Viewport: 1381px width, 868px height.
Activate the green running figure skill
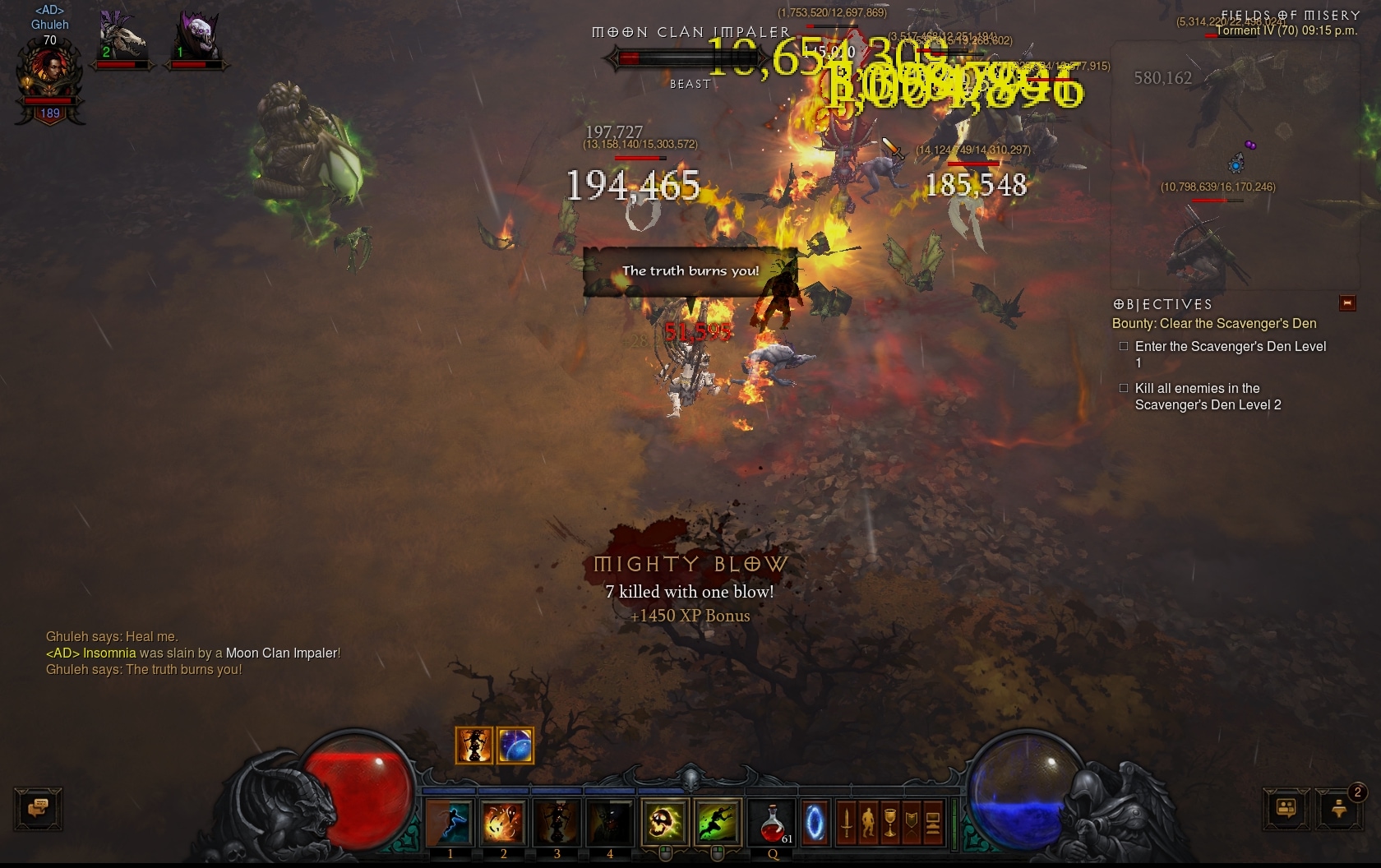pyautogui.click(x=717, y=822)
